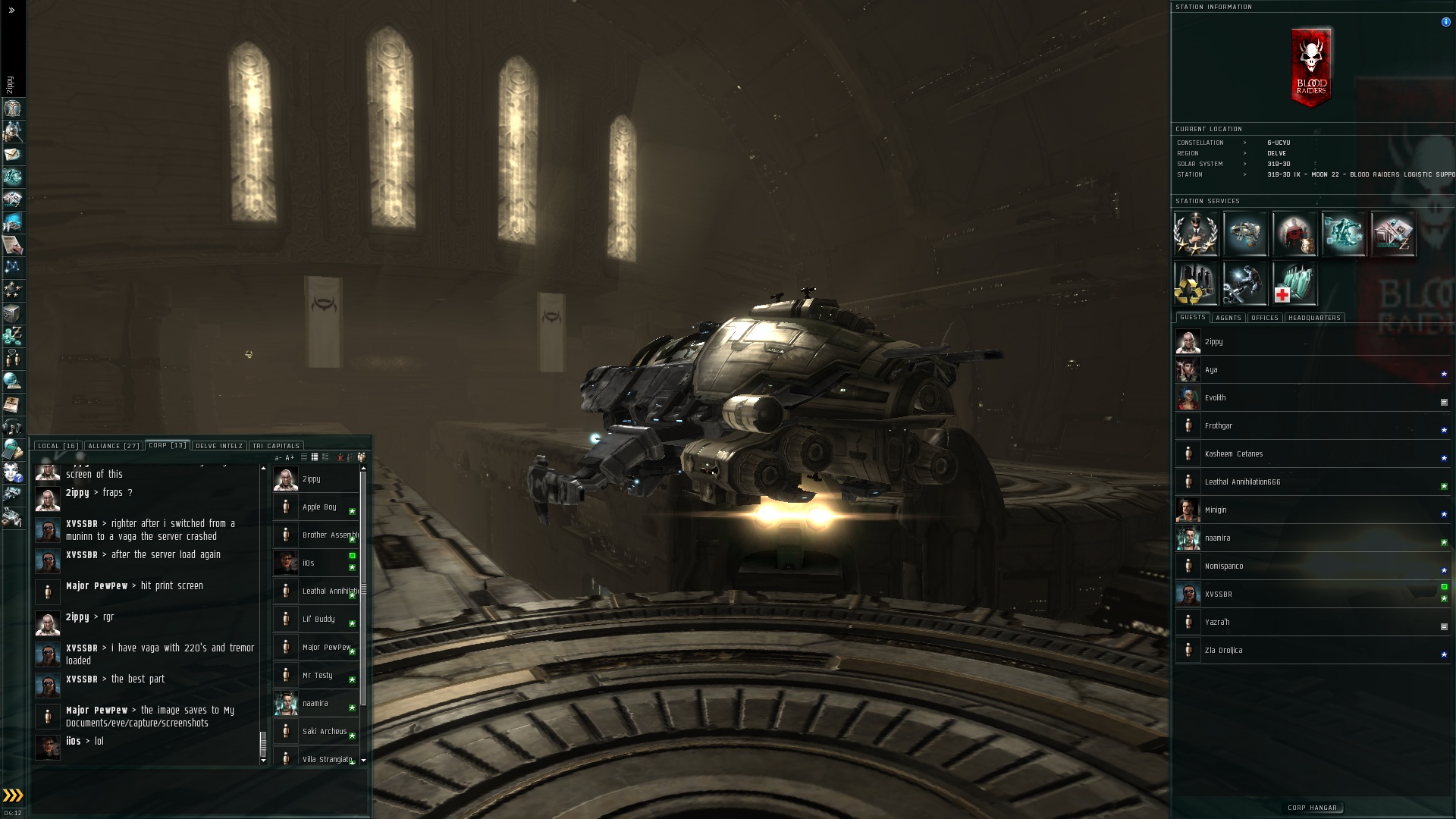Show the Agents tab in station panel
Screen dimensions: 1456x819
coord(1228,318)
